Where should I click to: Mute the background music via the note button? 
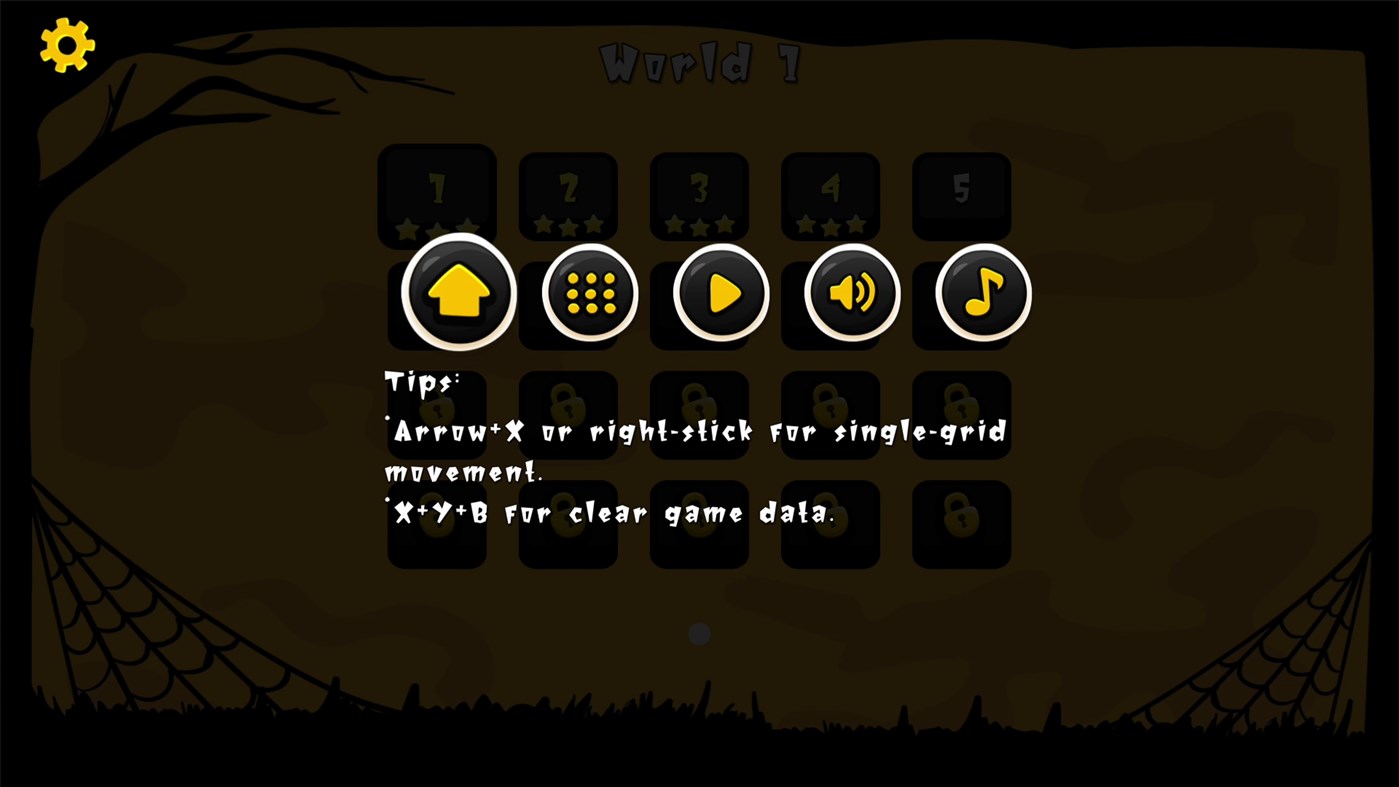coord(982,292)
